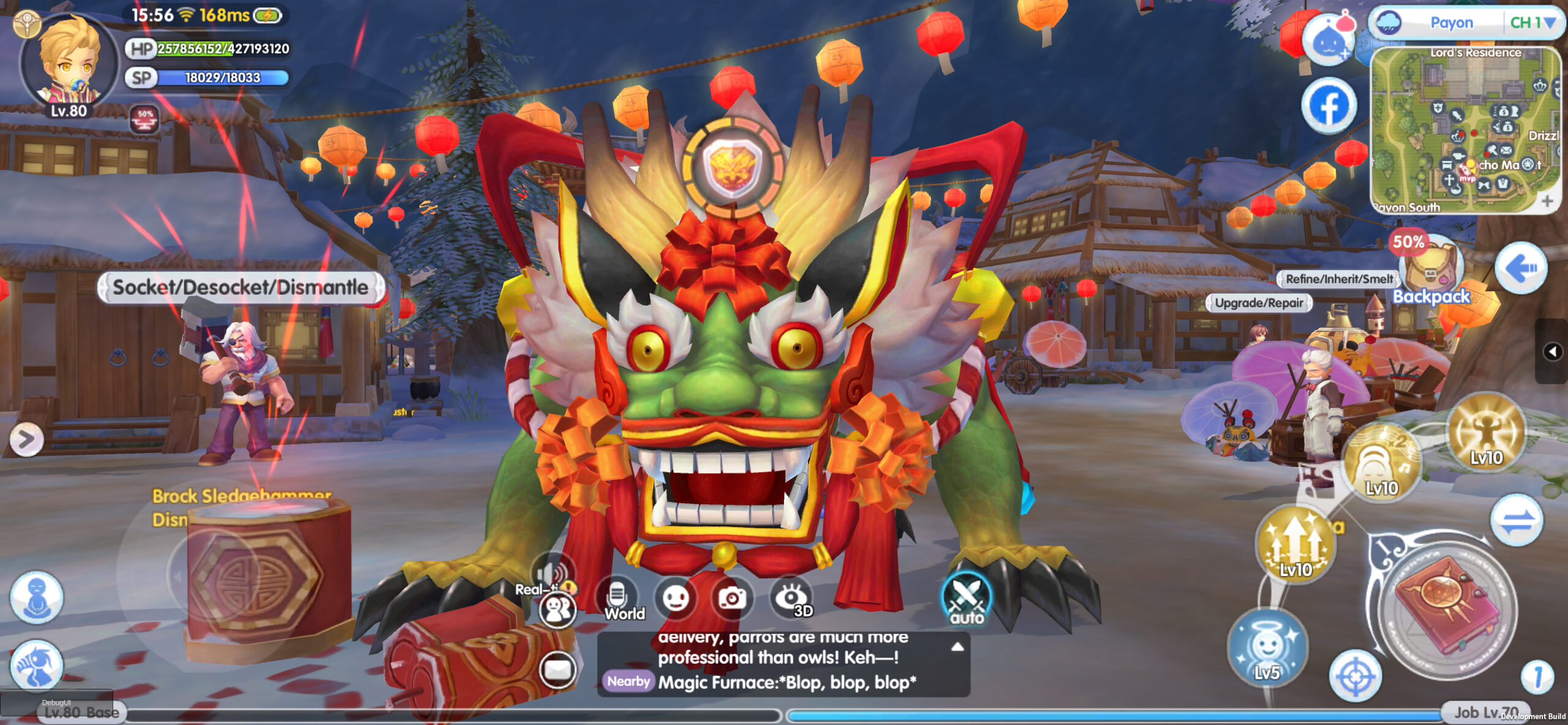
Task: Switch the 3D camera view
Action: 793,599
